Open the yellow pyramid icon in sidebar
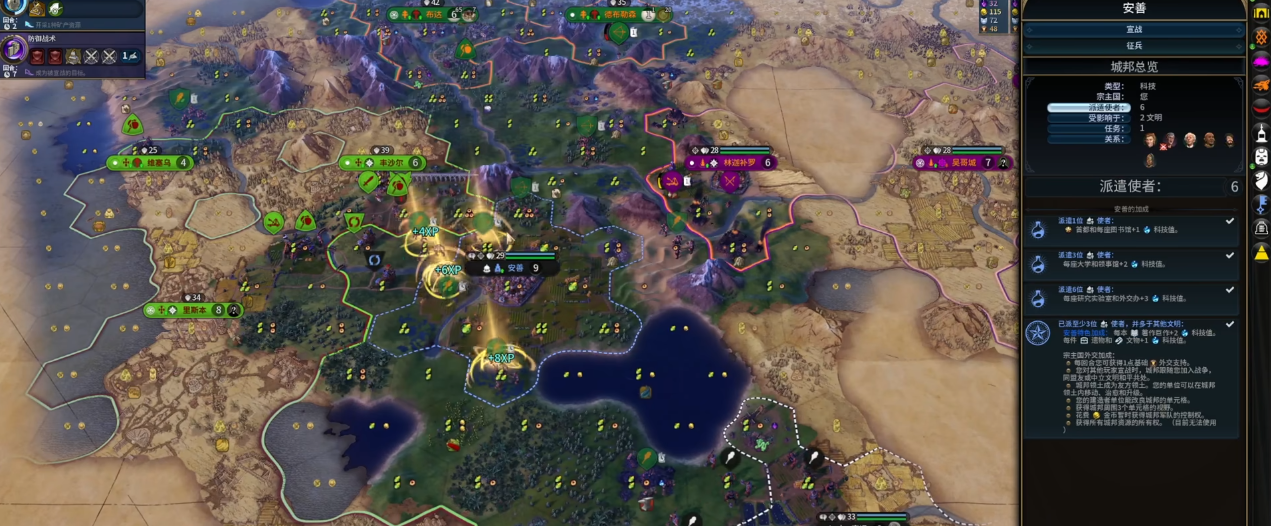The width and height of the screenshot is (1271, 526). coord(1261,253)
